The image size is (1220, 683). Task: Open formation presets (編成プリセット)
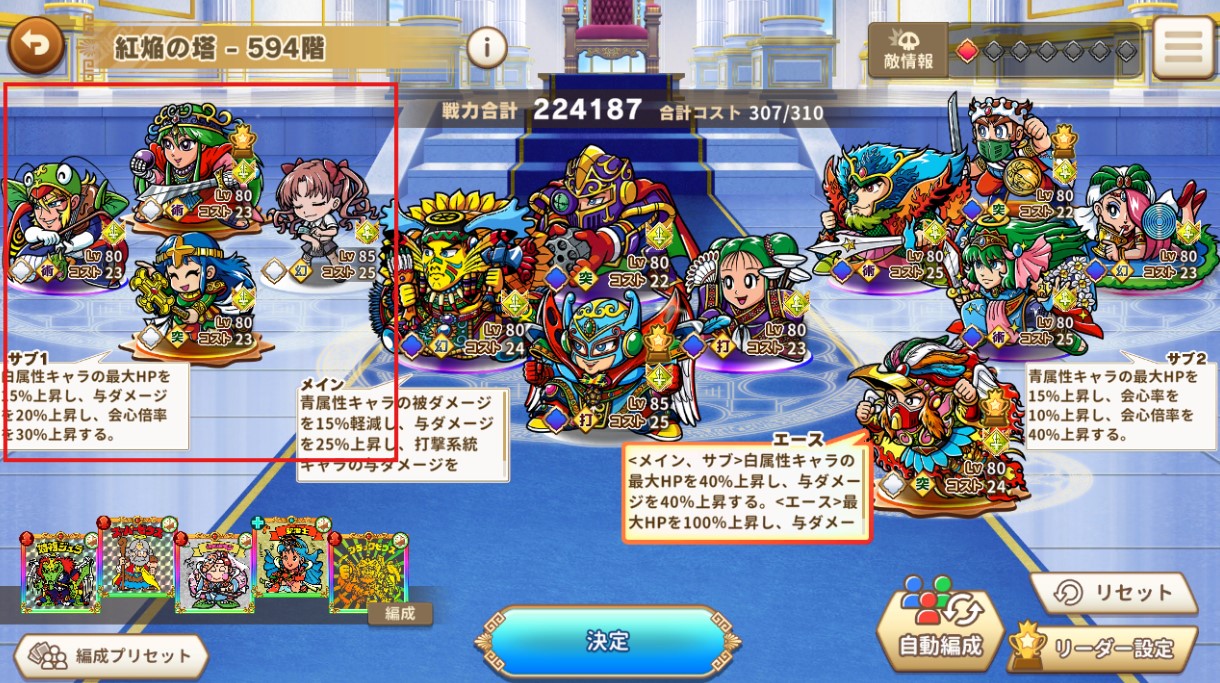pos(112,656)
